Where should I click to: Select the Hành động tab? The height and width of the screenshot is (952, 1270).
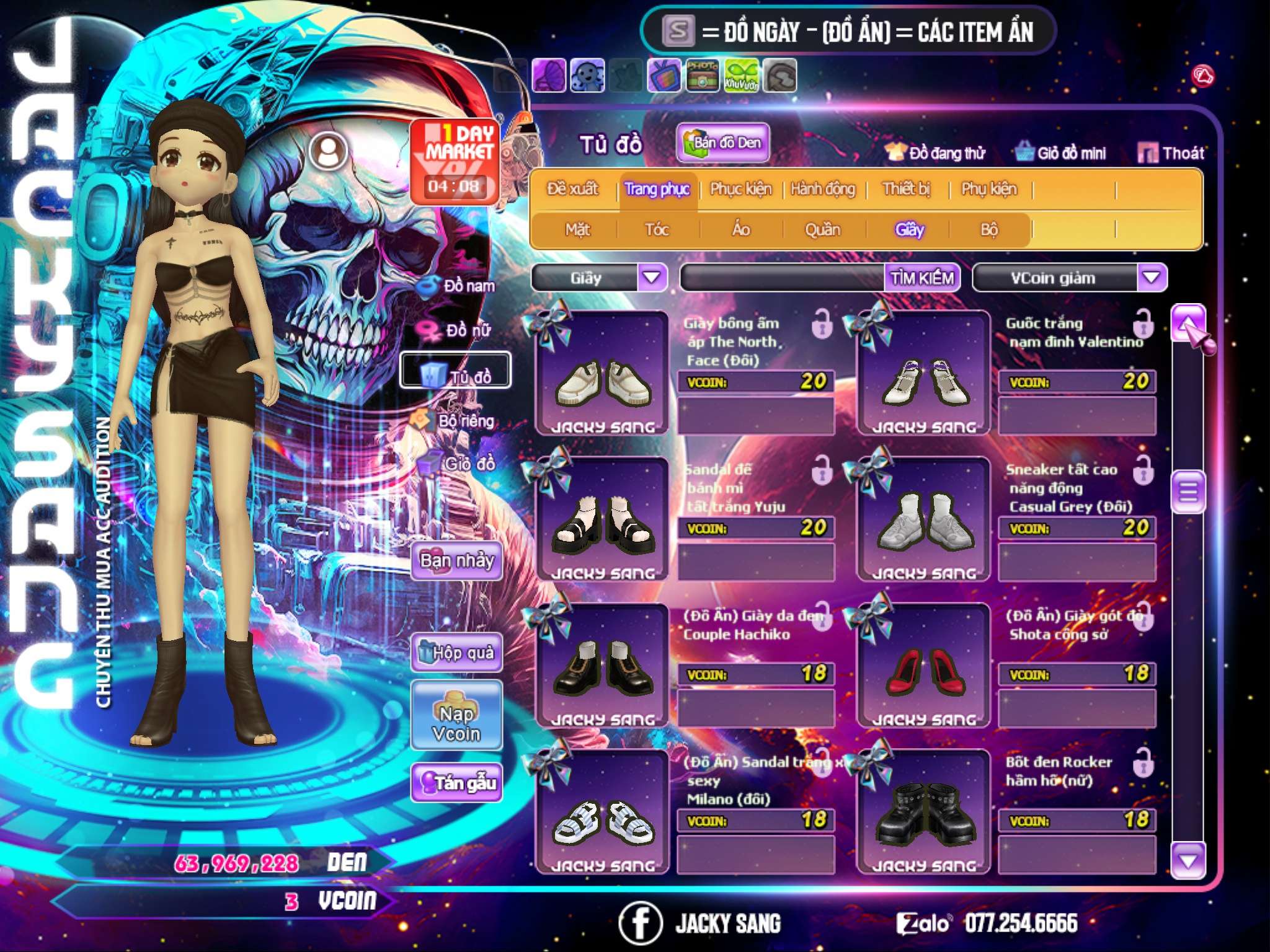tap(823, 189)
